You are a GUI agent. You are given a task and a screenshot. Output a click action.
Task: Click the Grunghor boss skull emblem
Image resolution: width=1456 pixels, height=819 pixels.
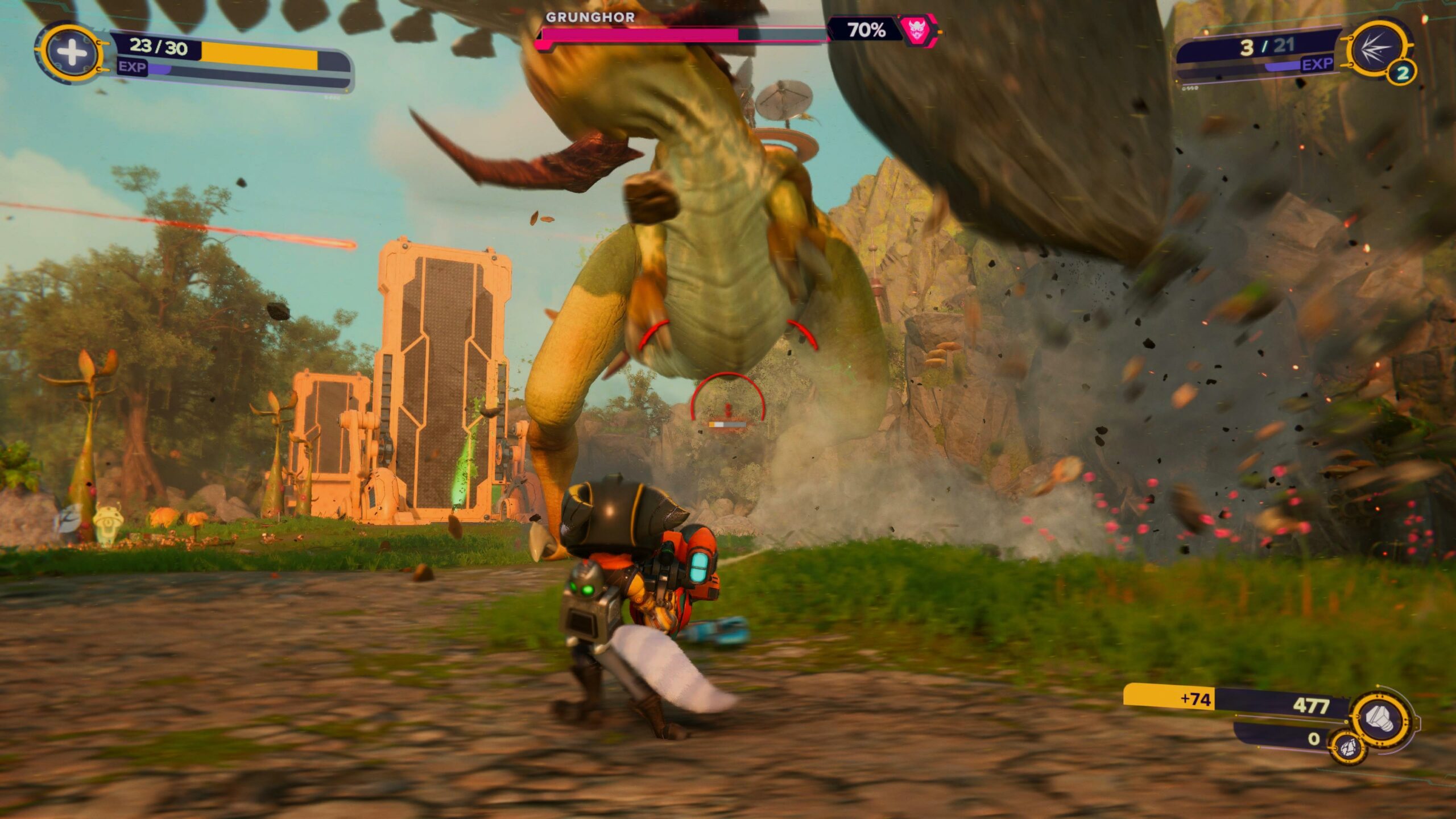(x=916, y=30)
